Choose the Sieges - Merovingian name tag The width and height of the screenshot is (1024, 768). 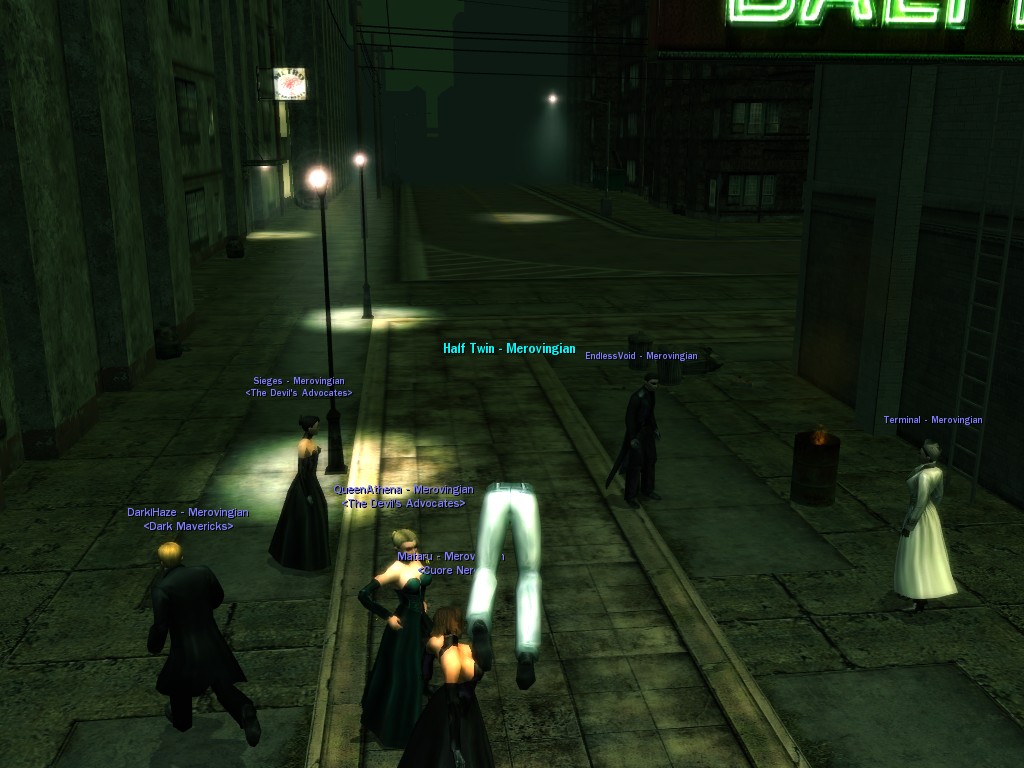[298, 381]
